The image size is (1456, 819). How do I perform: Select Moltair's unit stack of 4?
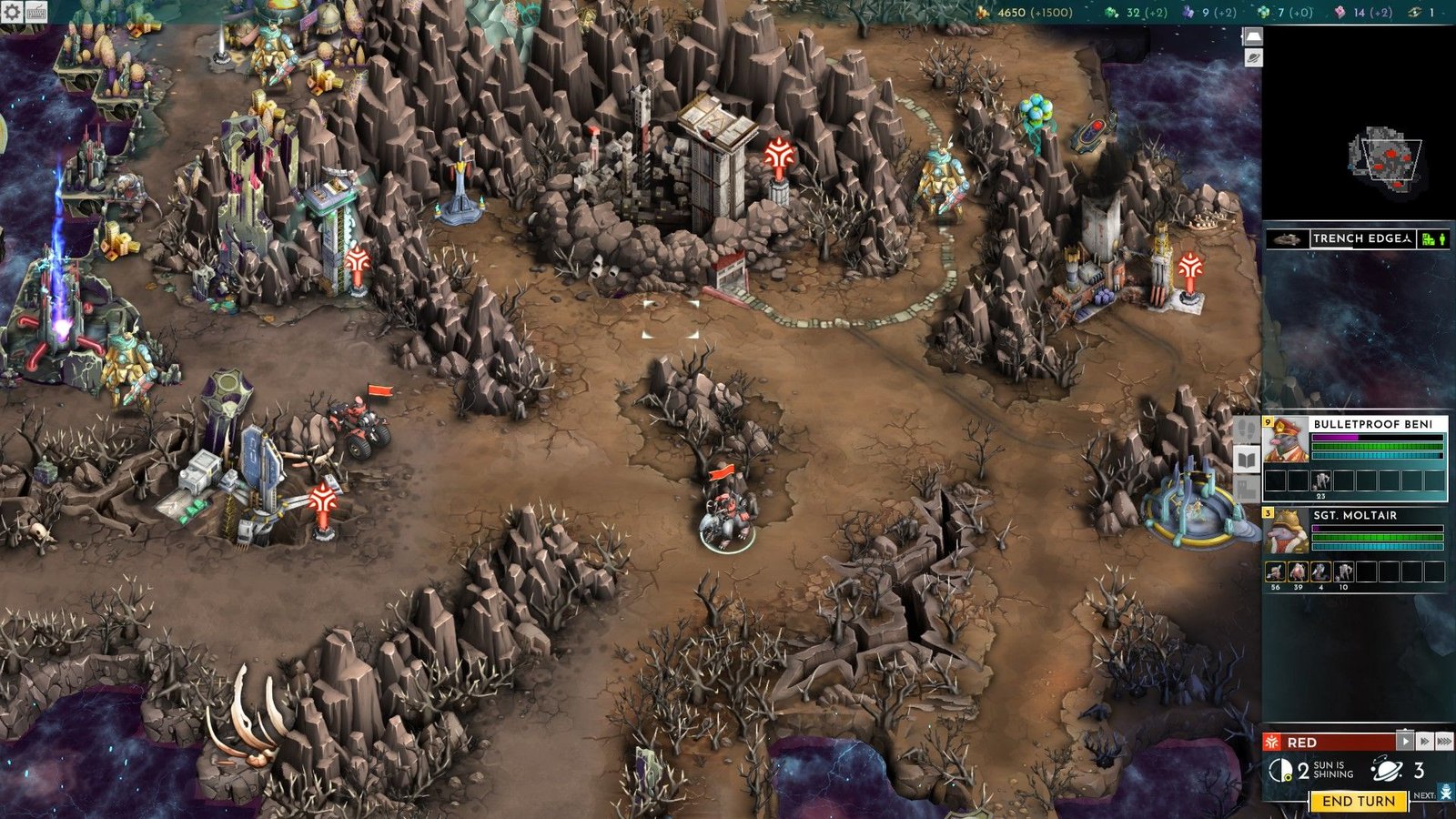1320,571
